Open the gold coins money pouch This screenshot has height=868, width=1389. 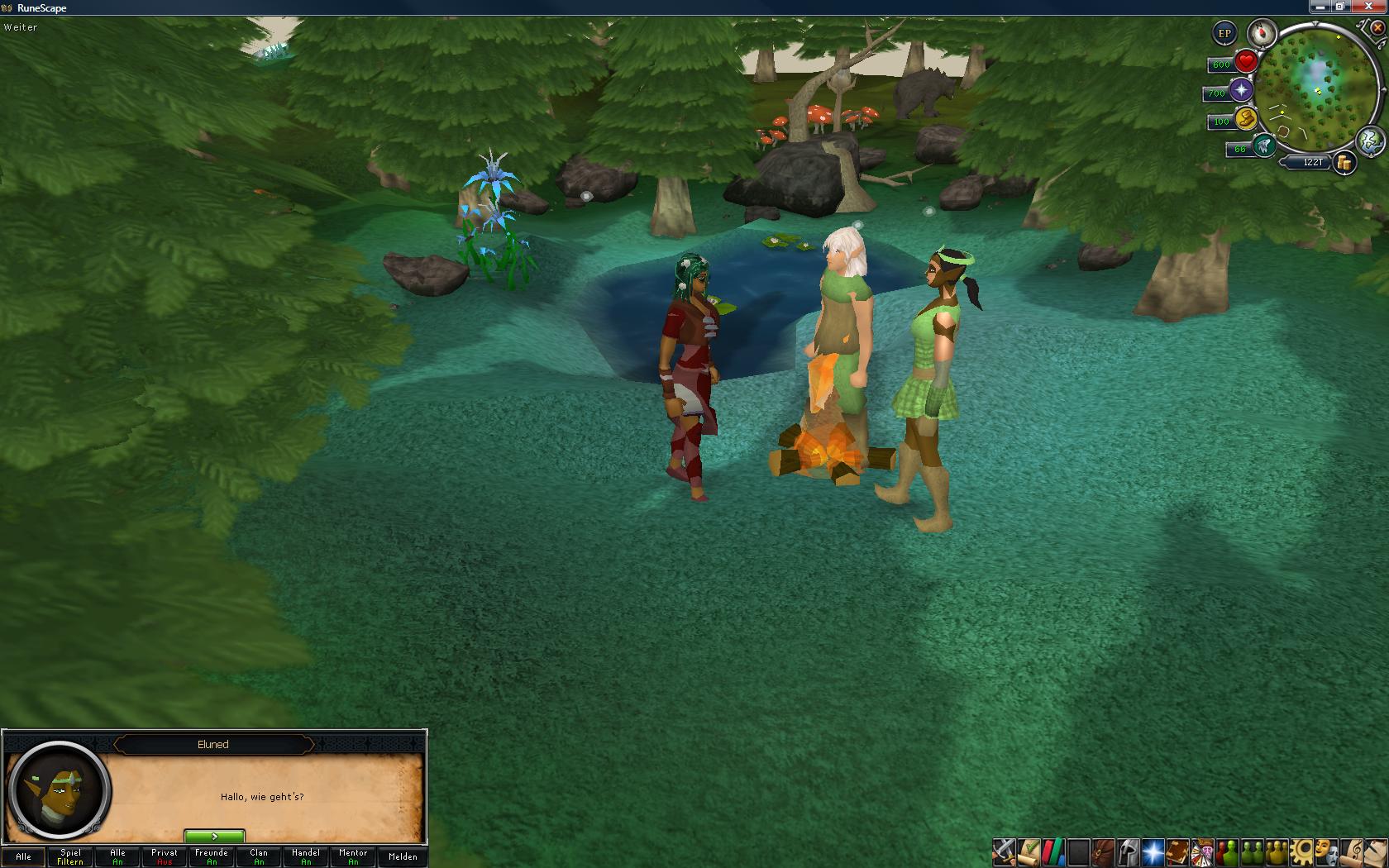tap(1345, 163)
